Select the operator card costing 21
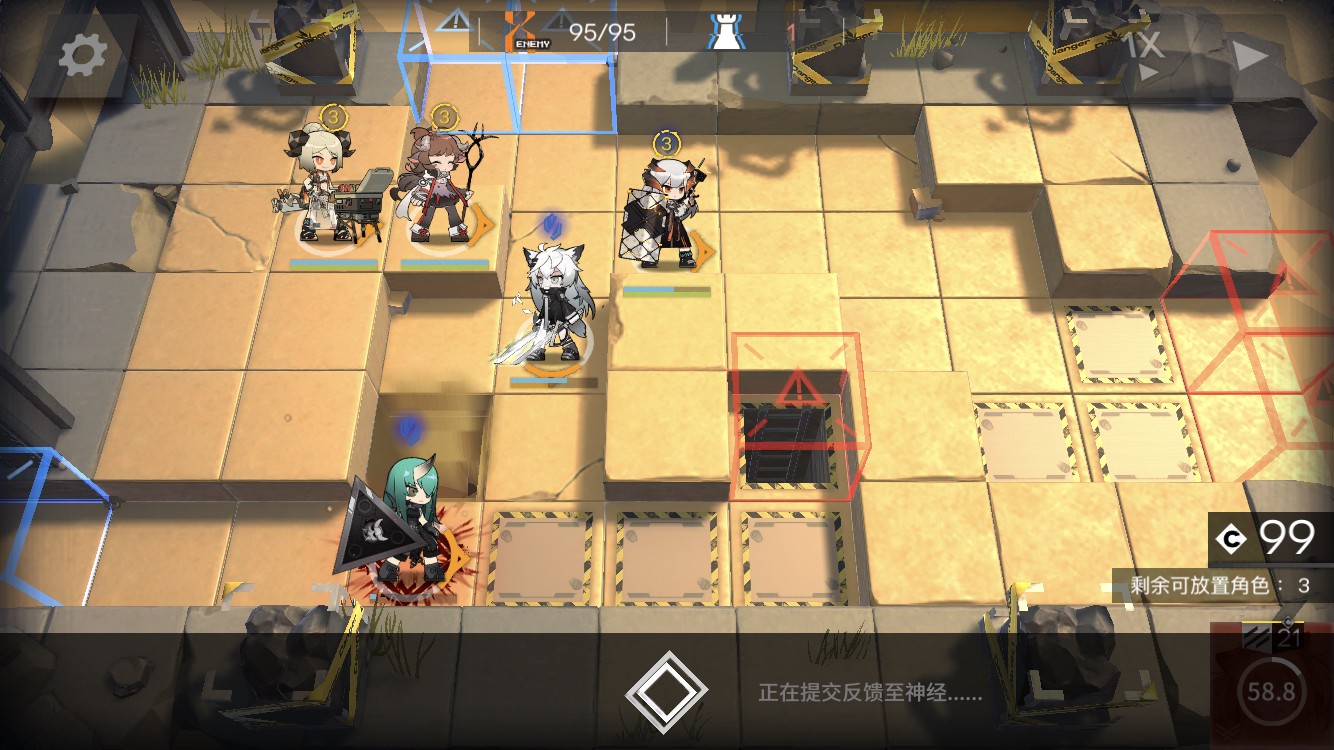The height and width of the screenshot is (750, 1334). (x=1271, y=686)
